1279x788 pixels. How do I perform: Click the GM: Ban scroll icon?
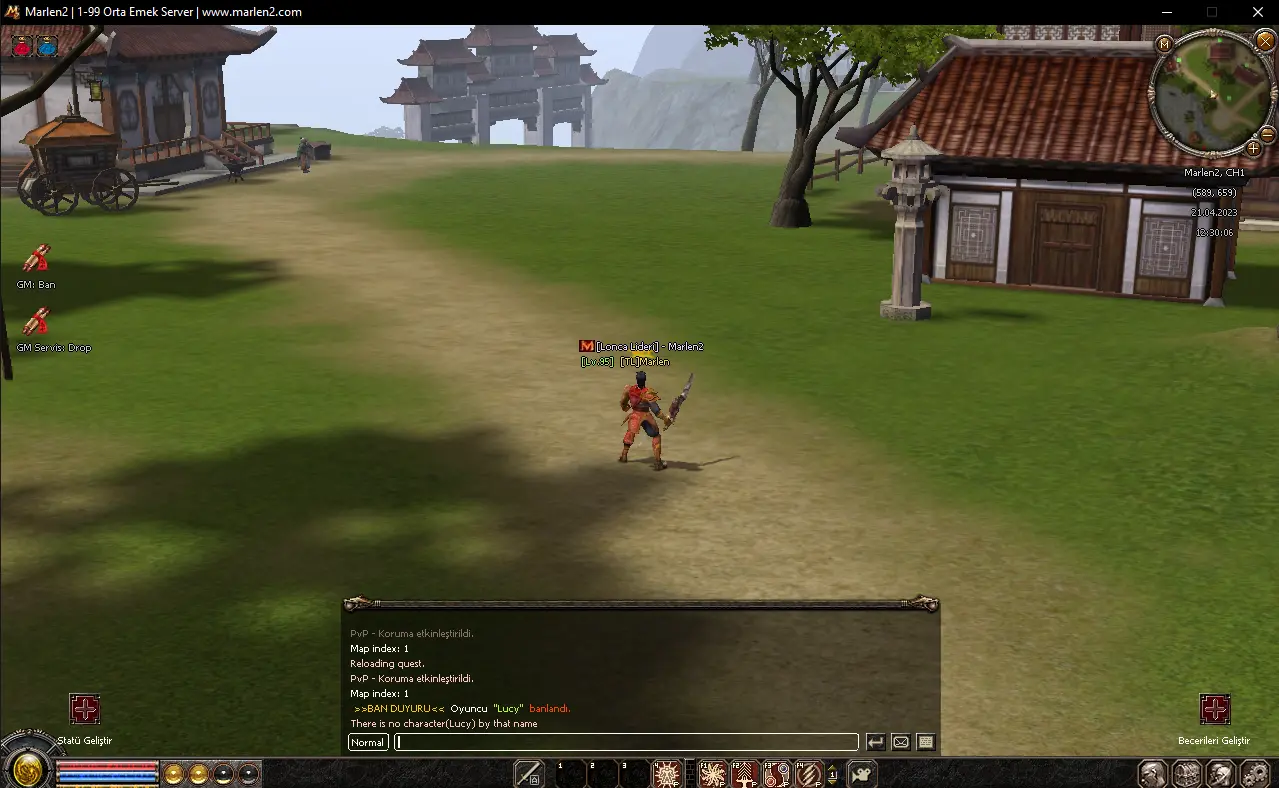[36, 258]
